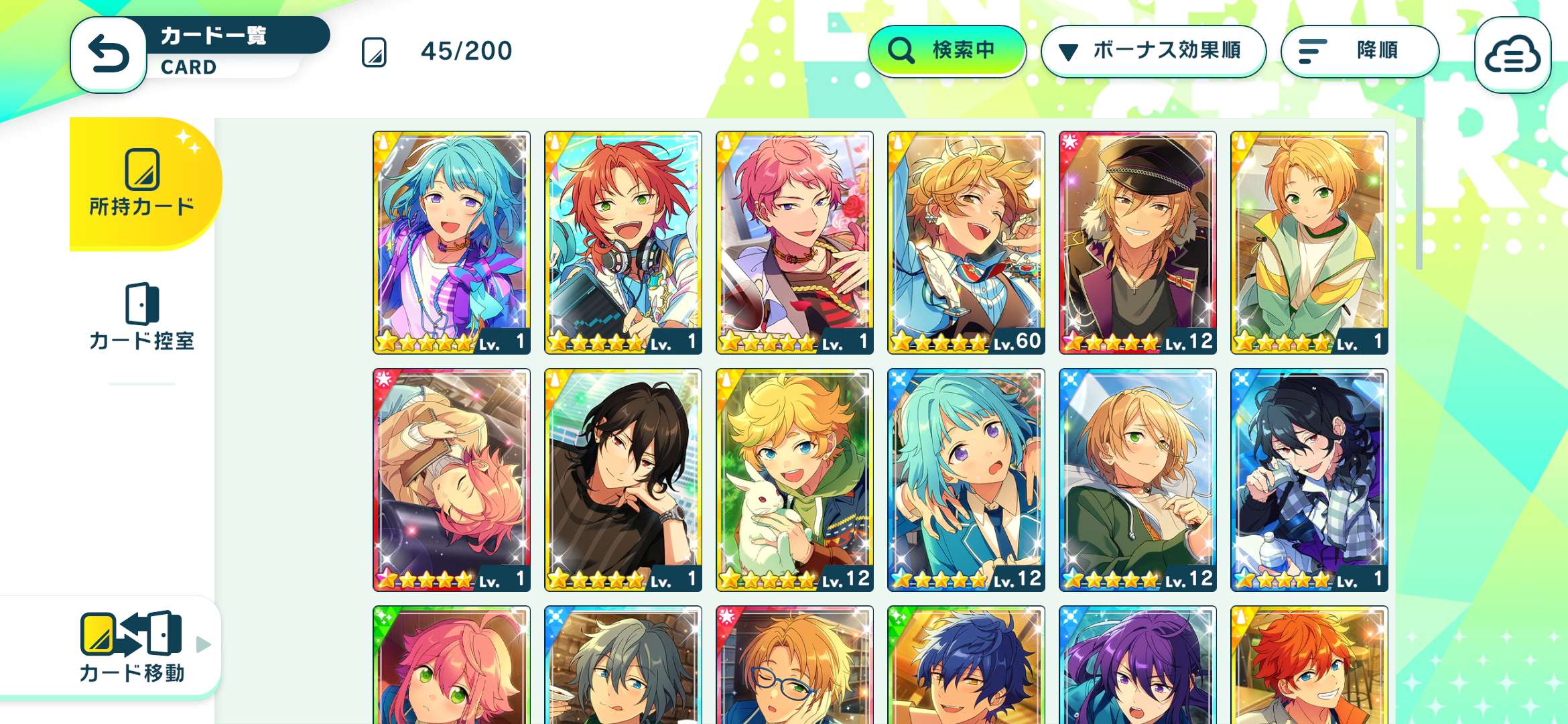Toggle the 降順 descending order button
Image resolution: width=1568 pixels, height=724 pixels.
pos(1359,51)
